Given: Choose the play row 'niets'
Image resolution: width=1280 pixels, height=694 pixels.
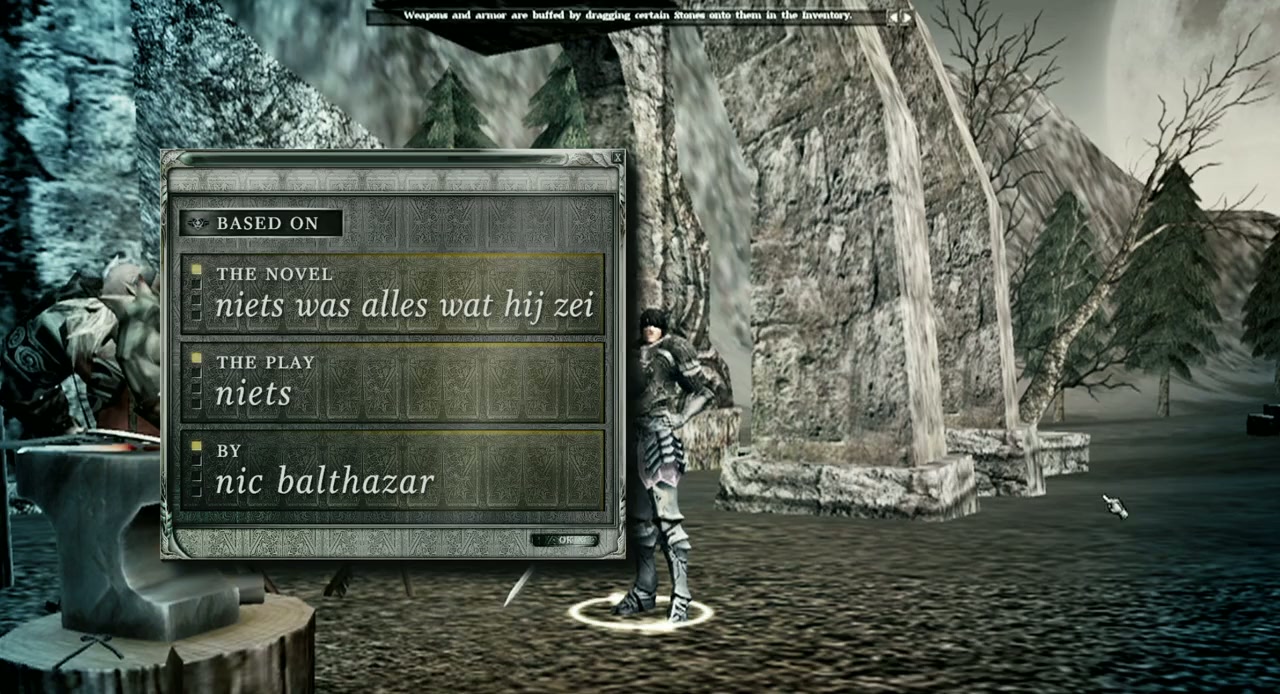Looking at the screenshot, I should [392, 380].
